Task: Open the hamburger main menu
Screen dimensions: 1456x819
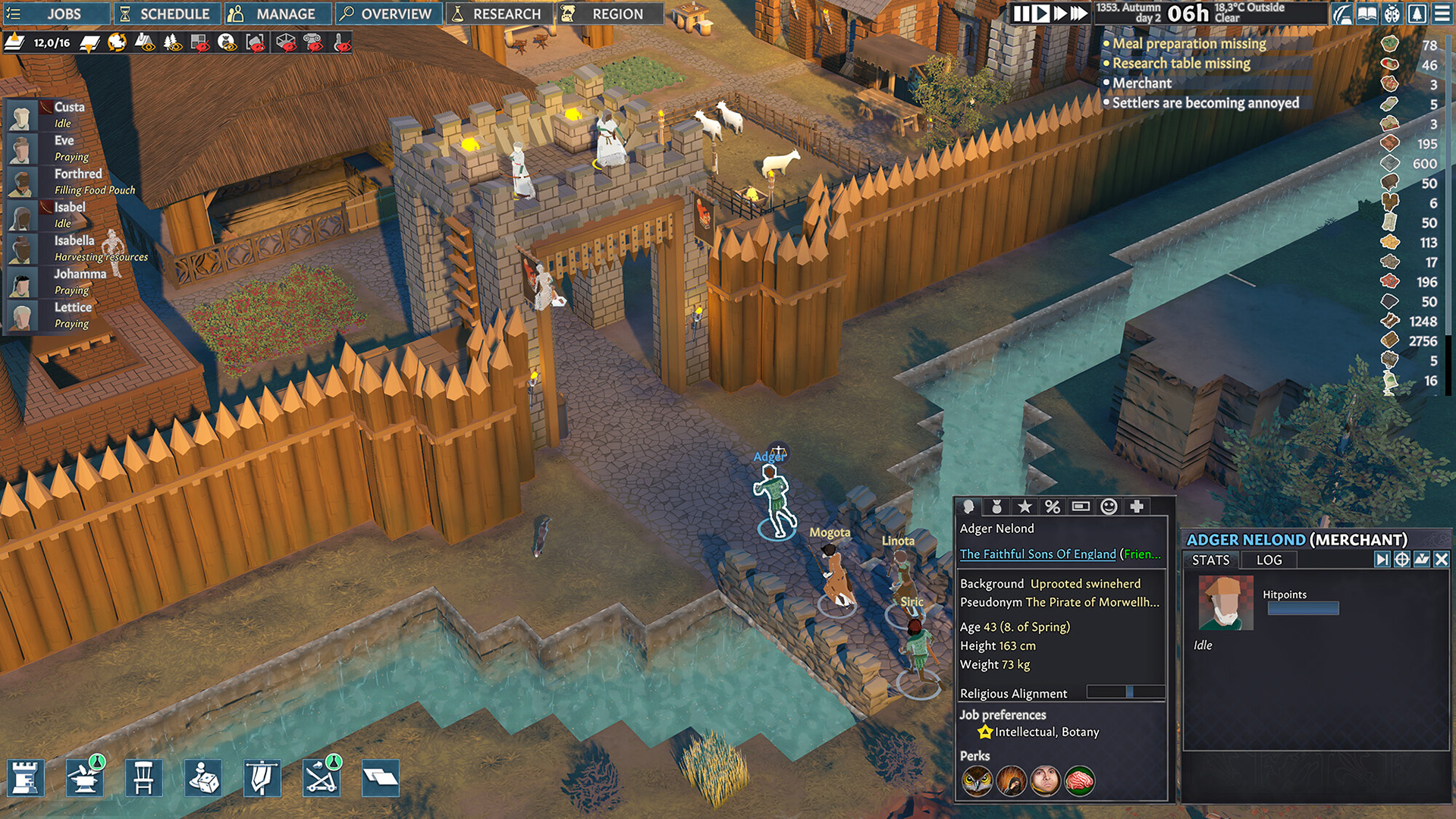Action: tap(1442, 14)
